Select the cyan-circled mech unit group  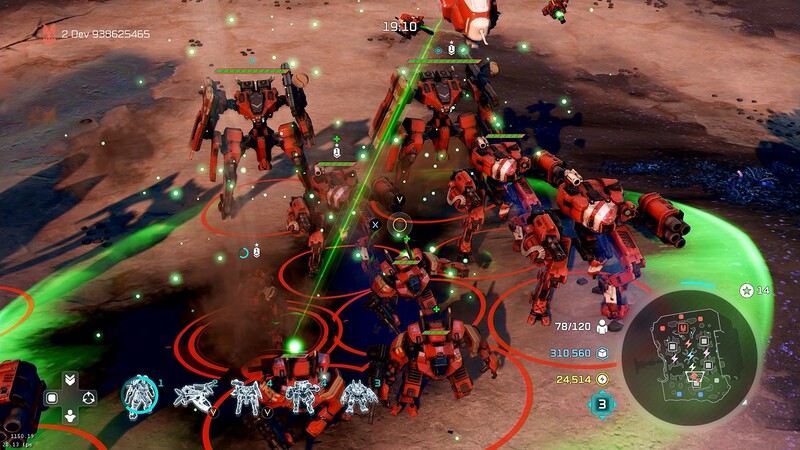coord(140,397)
